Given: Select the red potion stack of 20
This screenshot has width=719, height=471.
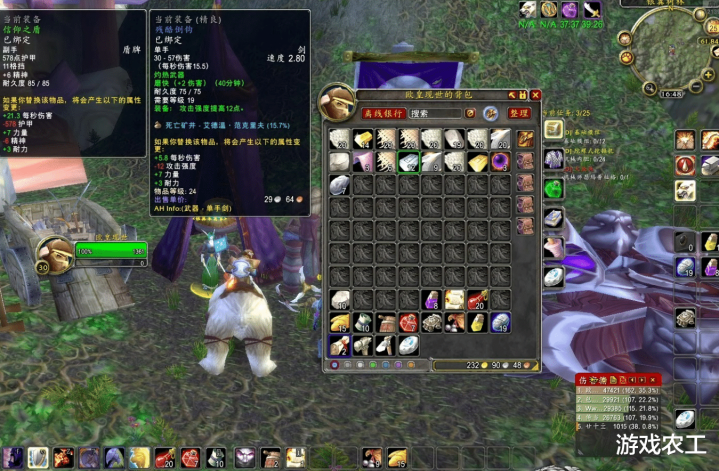Looking at the screenshot, I should pos(477,299).
